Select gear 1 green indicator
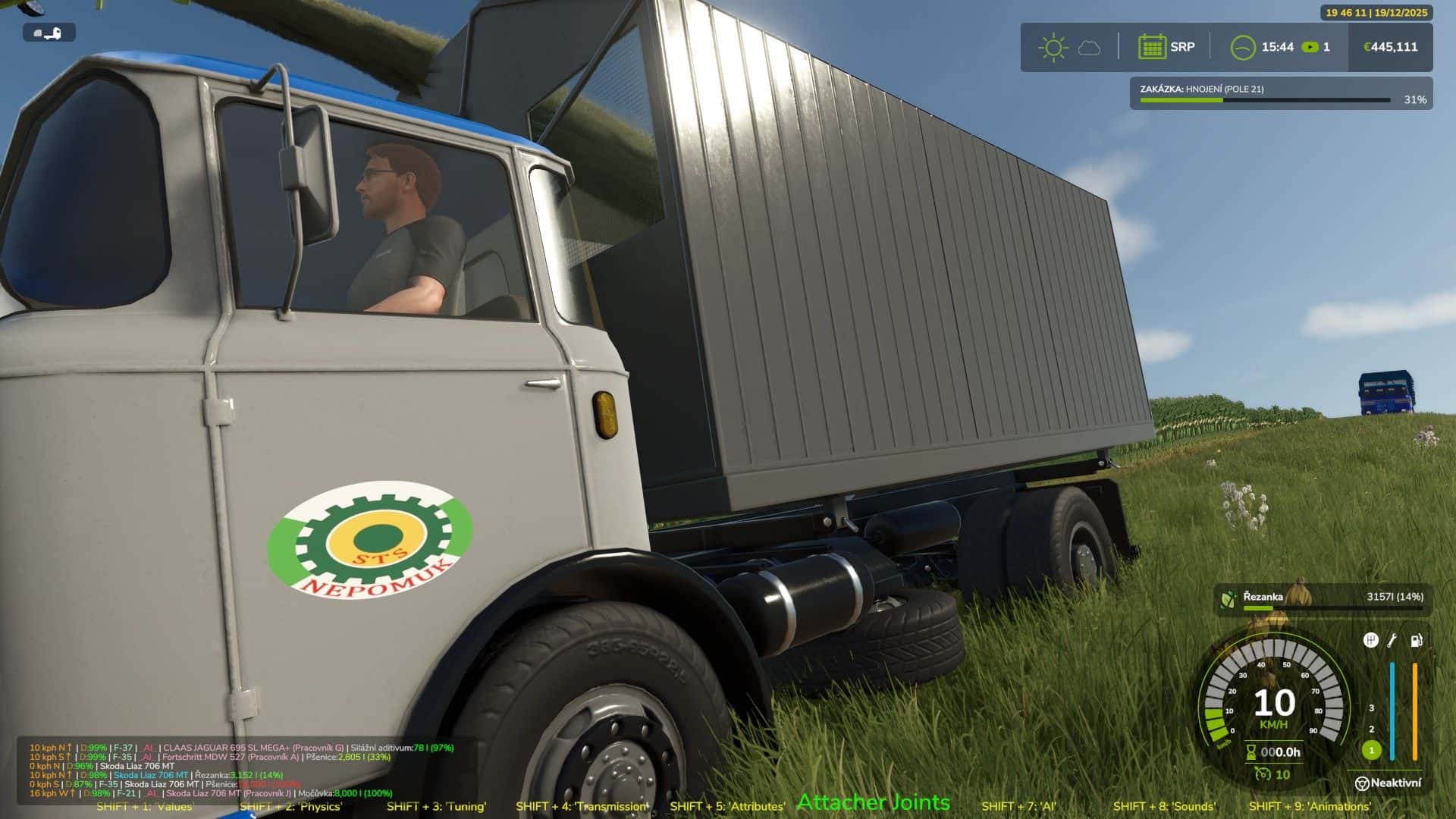The image size is (1456, 819). (x=1371, y=750)
